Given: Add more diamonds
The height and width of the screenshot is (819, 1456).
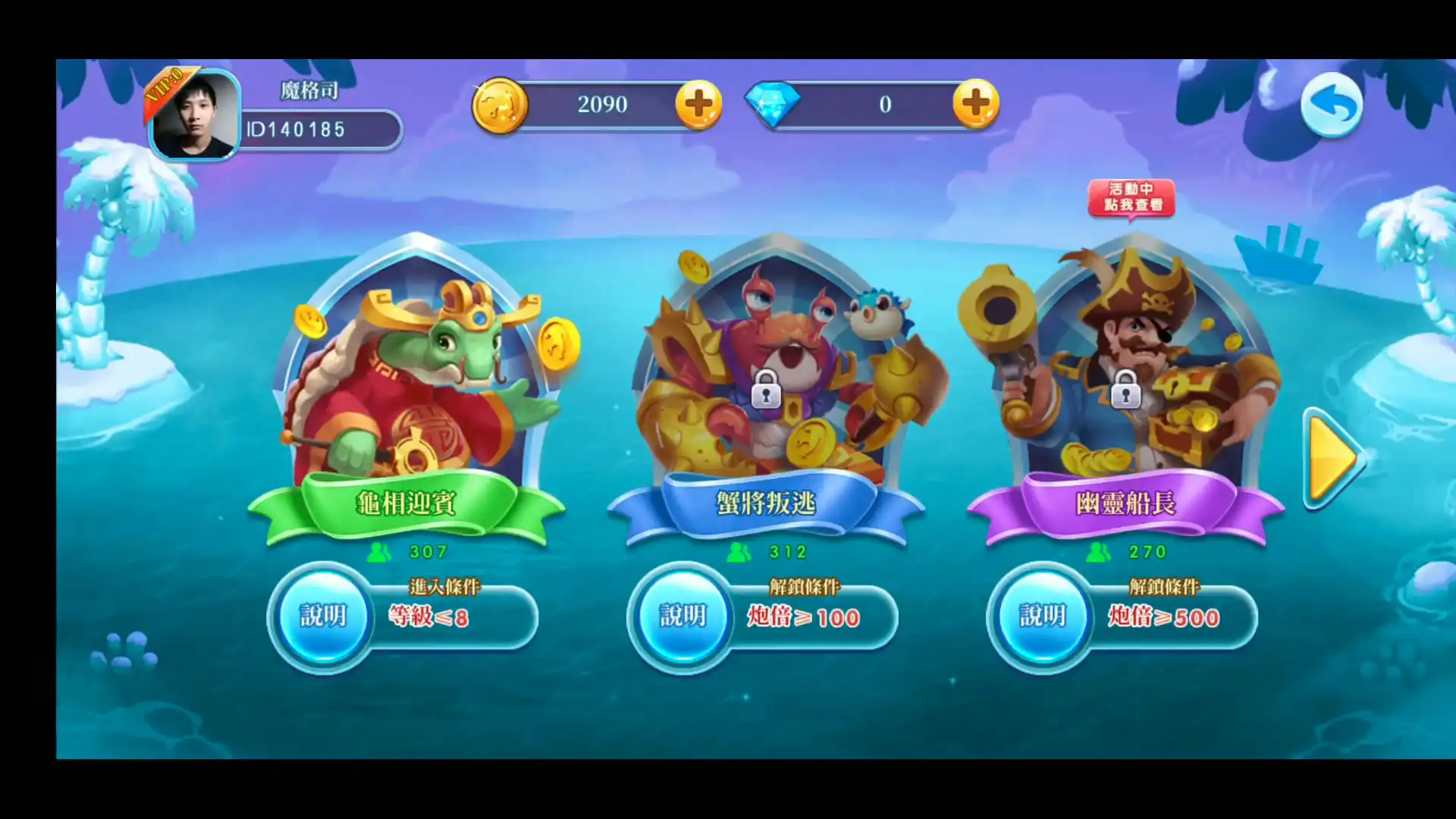Looking at the screenshot, I should pos(975,104).
